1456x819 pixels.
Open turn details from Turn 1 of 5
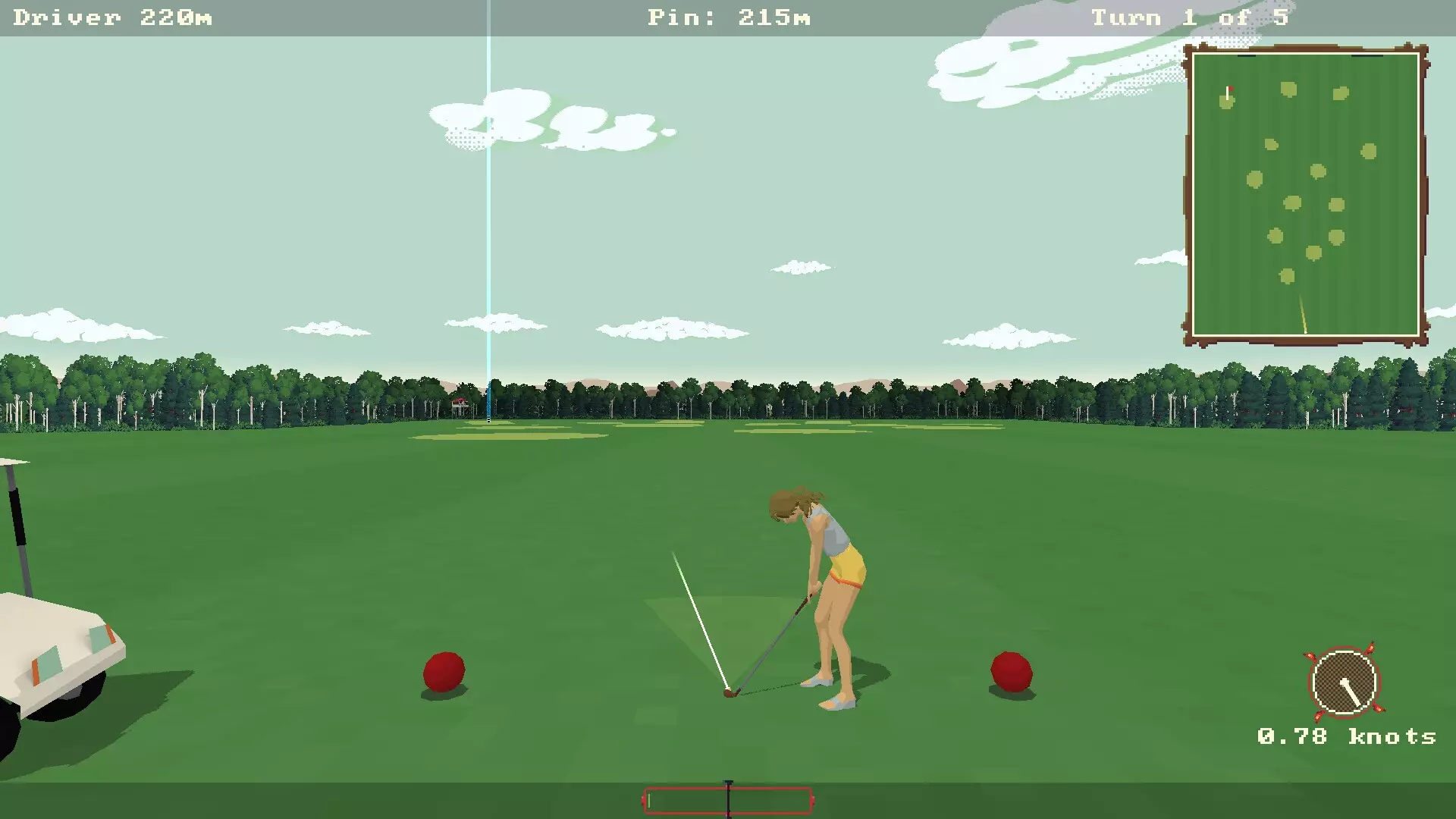click(1189, 17)
